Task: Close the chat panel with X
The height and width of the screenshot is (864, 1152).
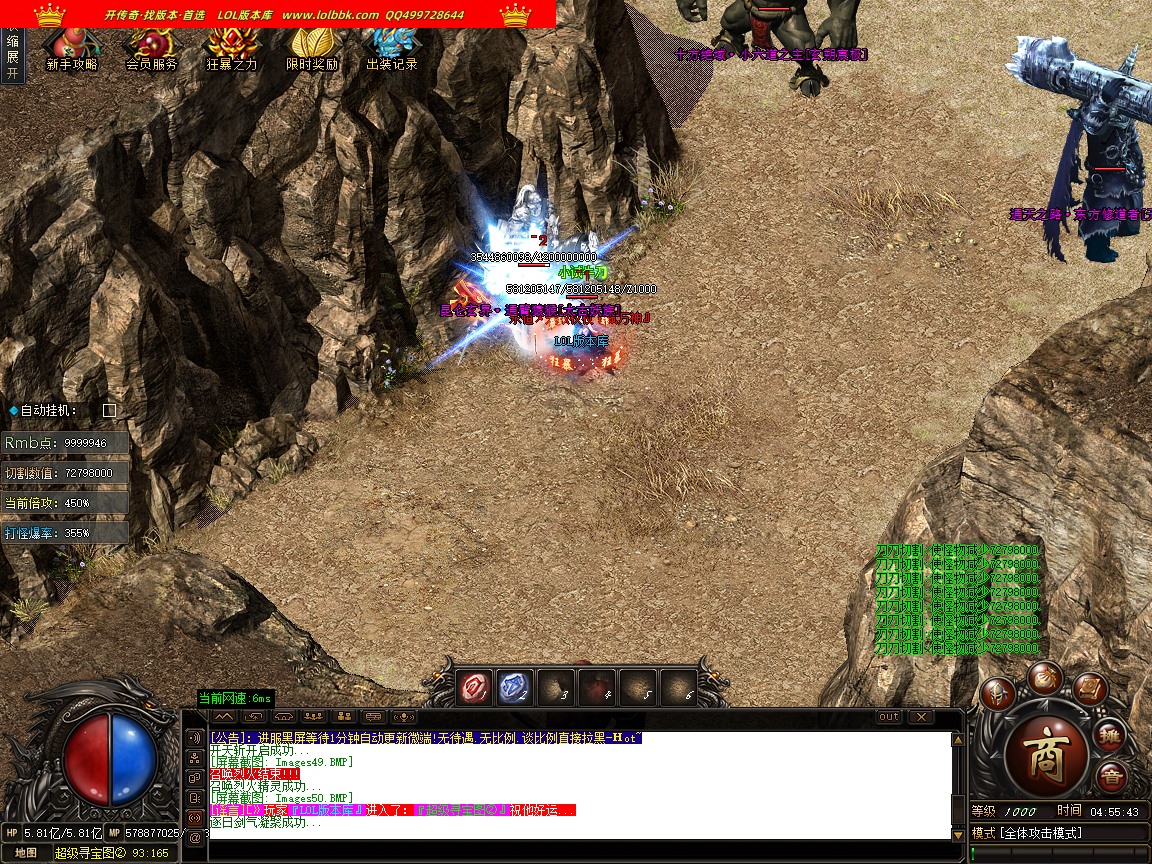Action: click(x=920, y=717)
